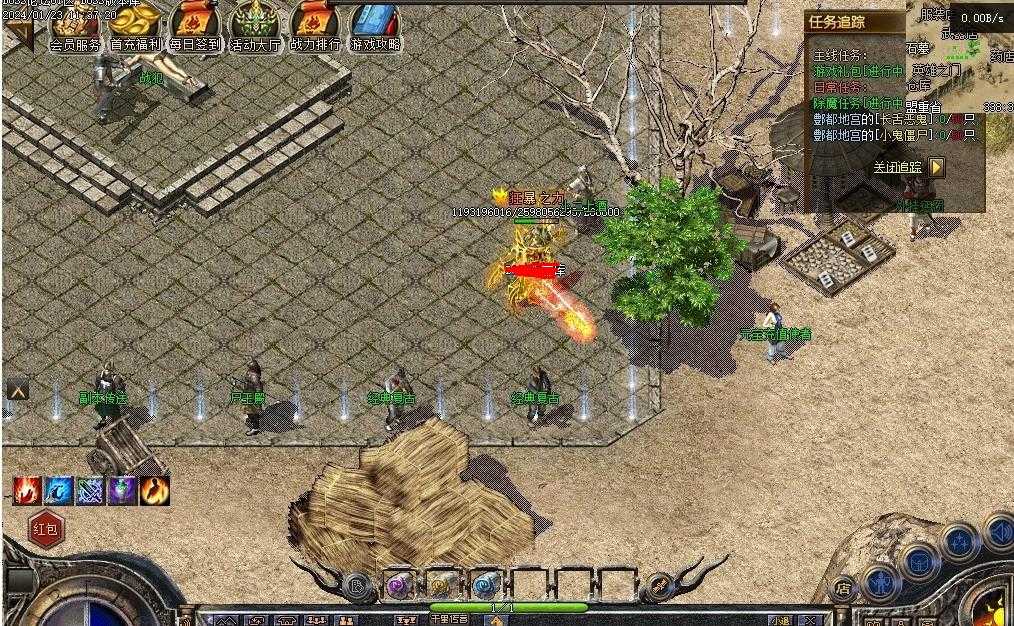The image size is (1014, 626).
Task: Toggle the speaker sound button
Action: [998, 532]
